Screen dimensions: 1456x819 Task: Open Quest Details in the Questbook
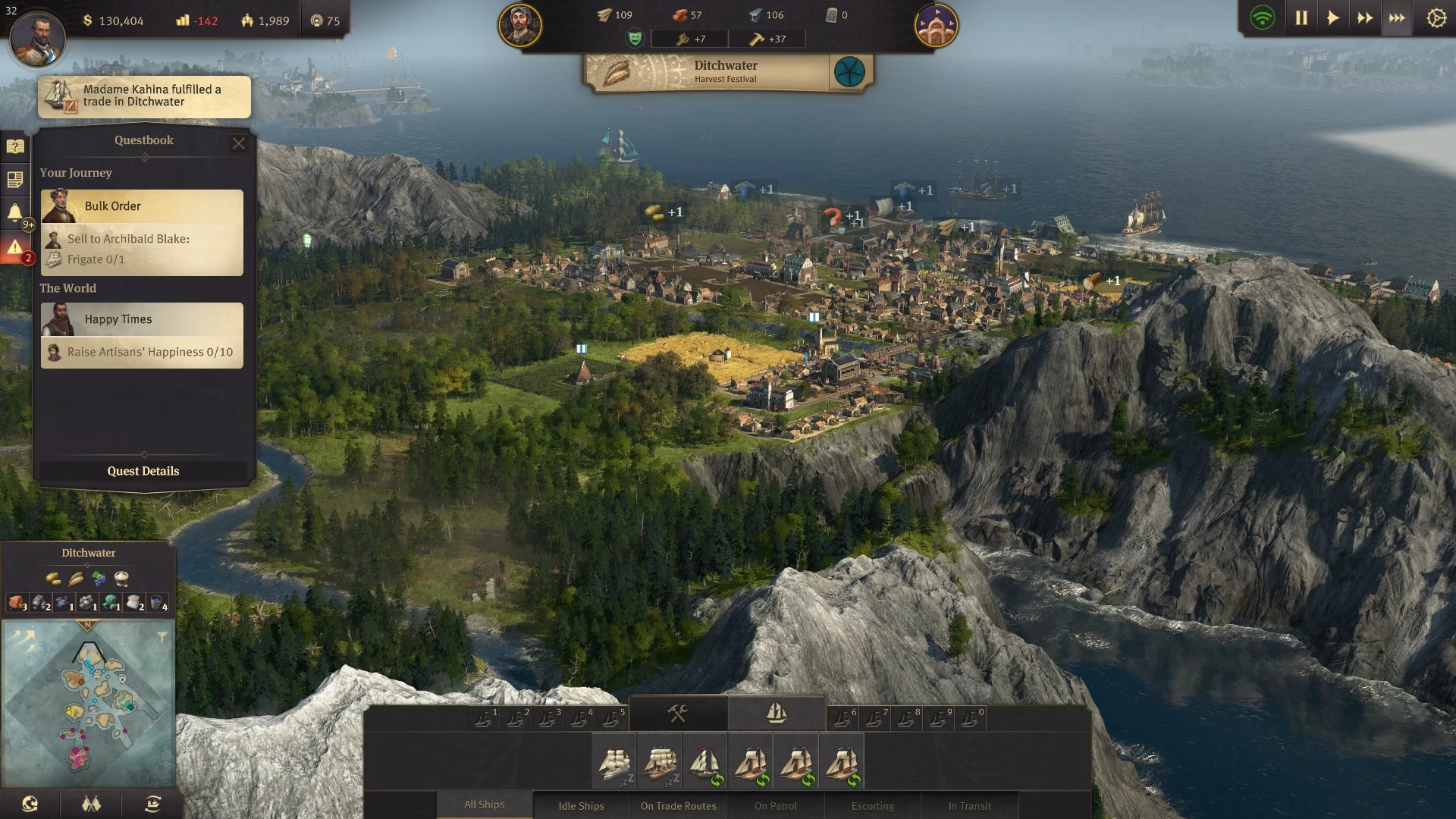pos(143,471)
